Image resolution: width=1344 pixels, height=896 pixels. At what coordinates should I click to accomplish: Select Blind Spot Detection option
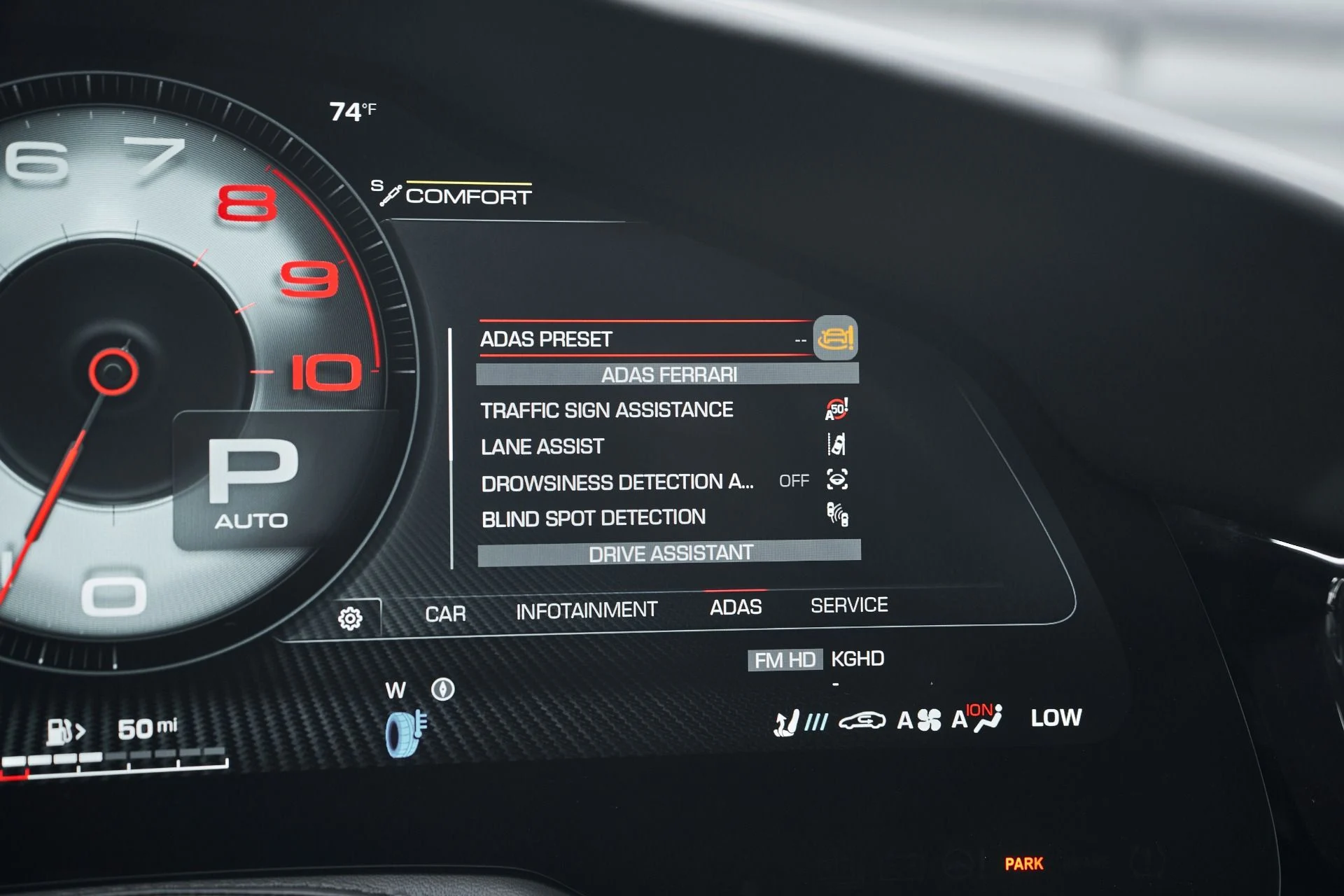(594, 519)
